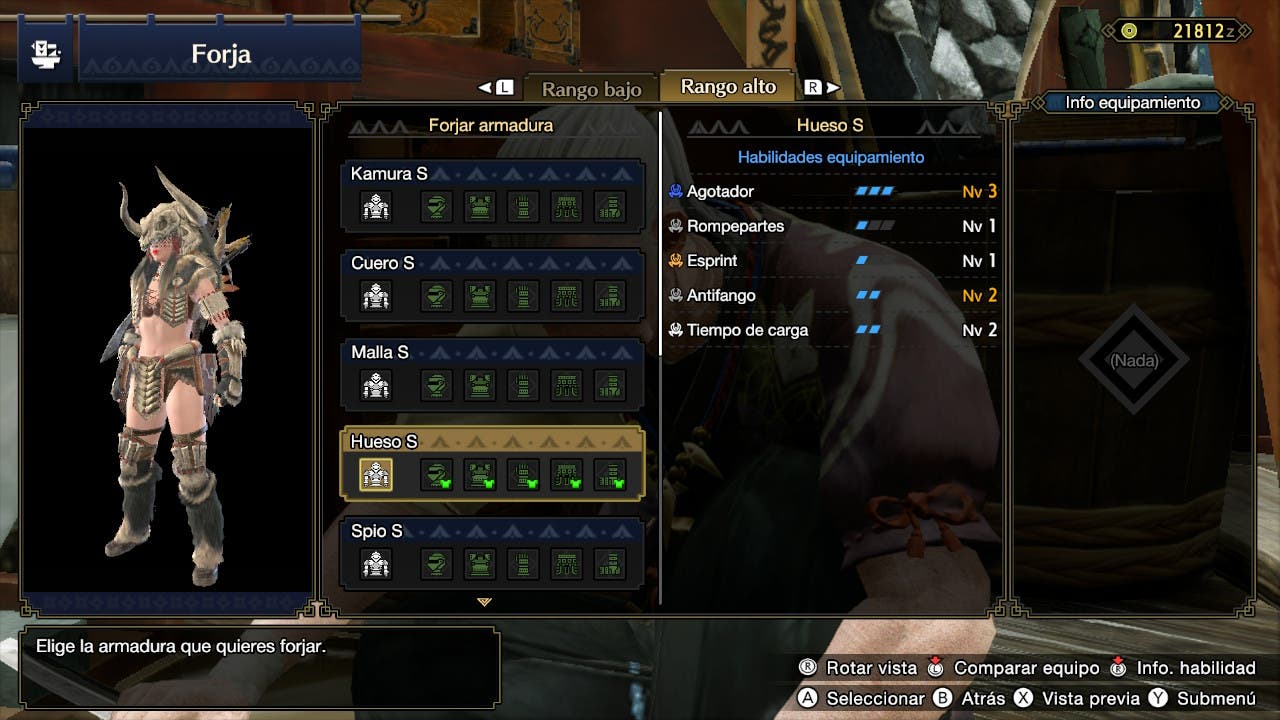Select the Kamura S full set icon

pyautogui.click(x=376, y=207)
